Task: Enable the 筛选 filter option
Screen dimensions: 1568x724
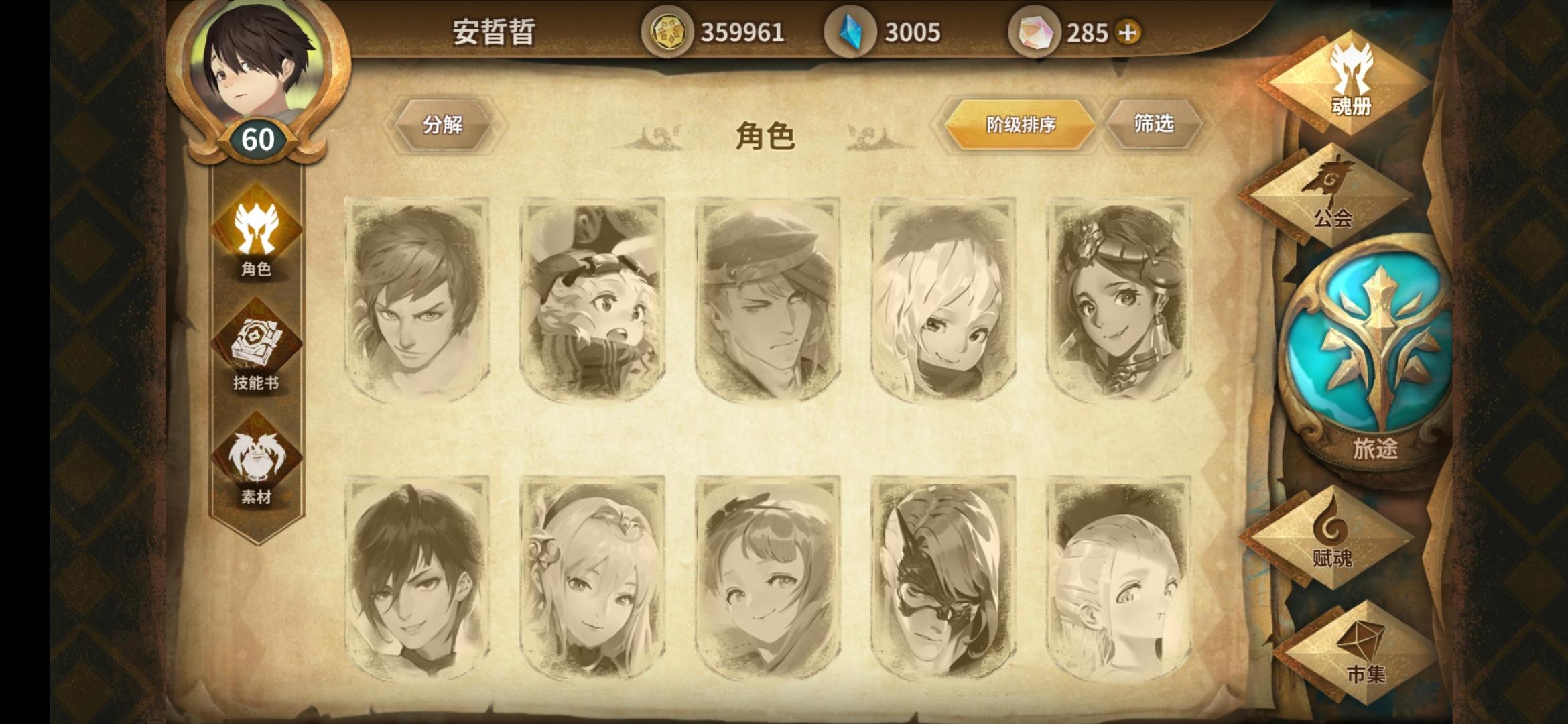Action: point(1153,124)
